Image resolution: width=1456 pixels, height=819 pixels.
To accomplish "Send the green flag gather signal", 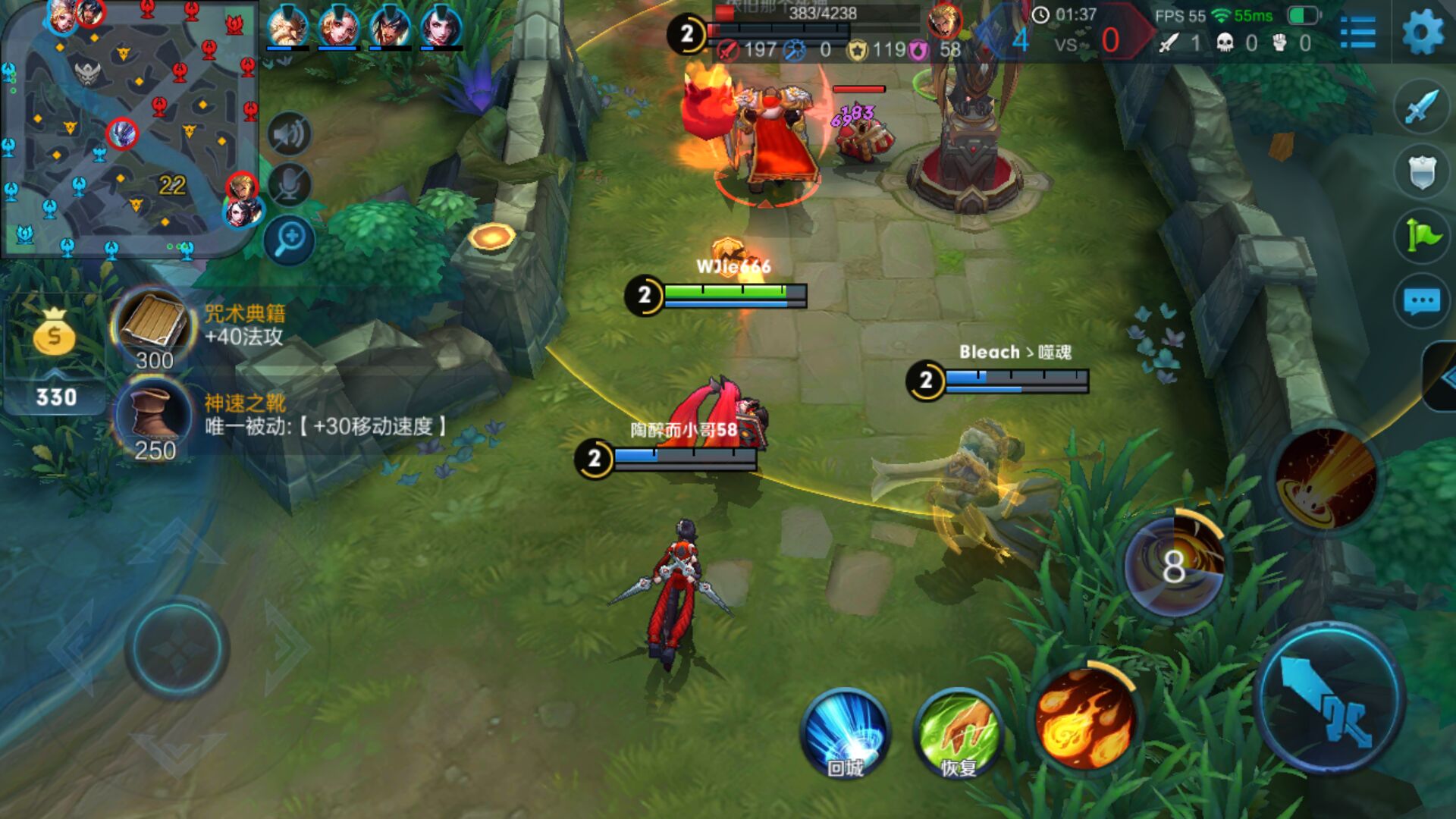I will click(x=1421, y=236).
